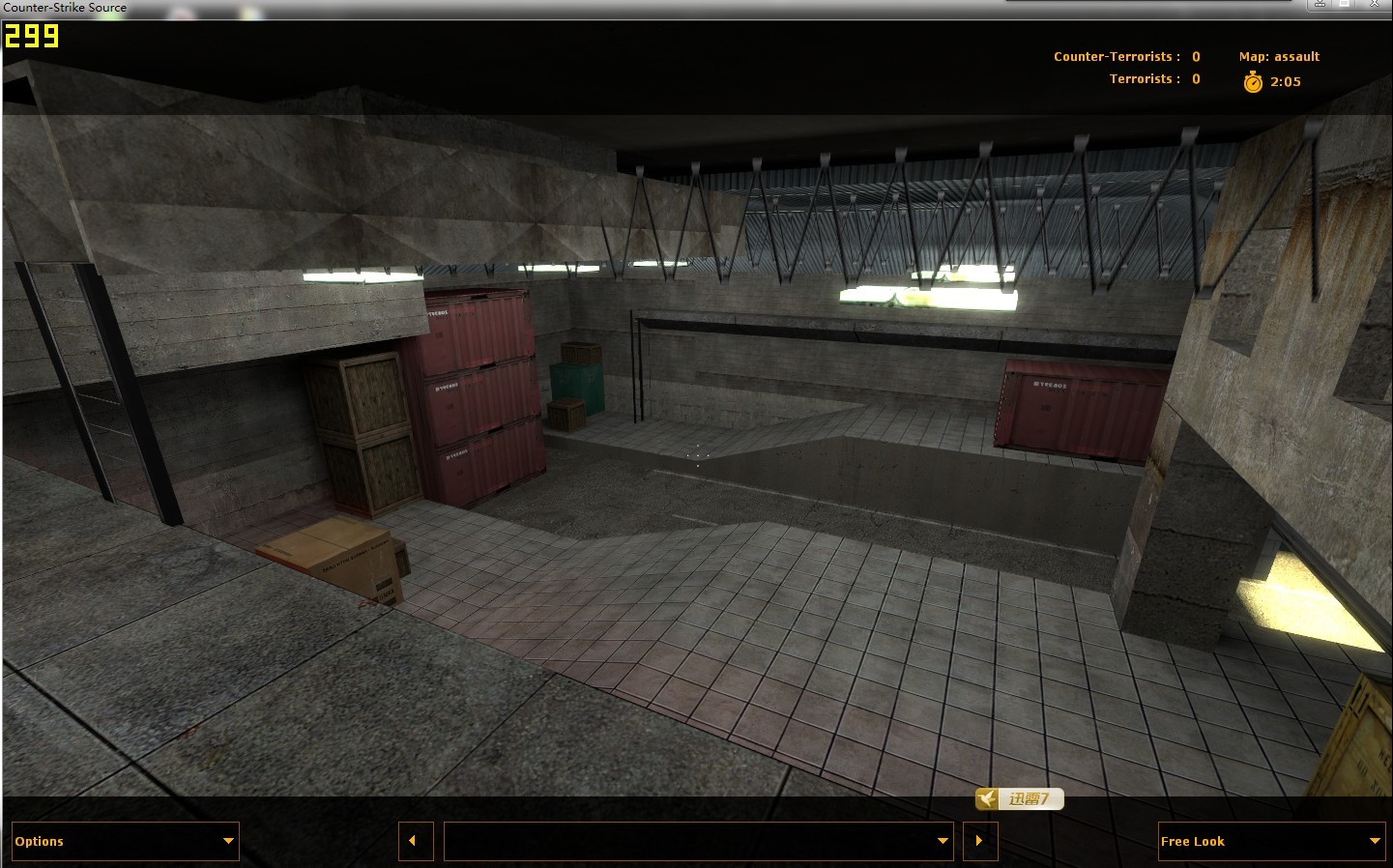Select the Map: assault label
The width and height of the screenshot is (1393, 868).
pyautogui.click(x=1278, y=56)
